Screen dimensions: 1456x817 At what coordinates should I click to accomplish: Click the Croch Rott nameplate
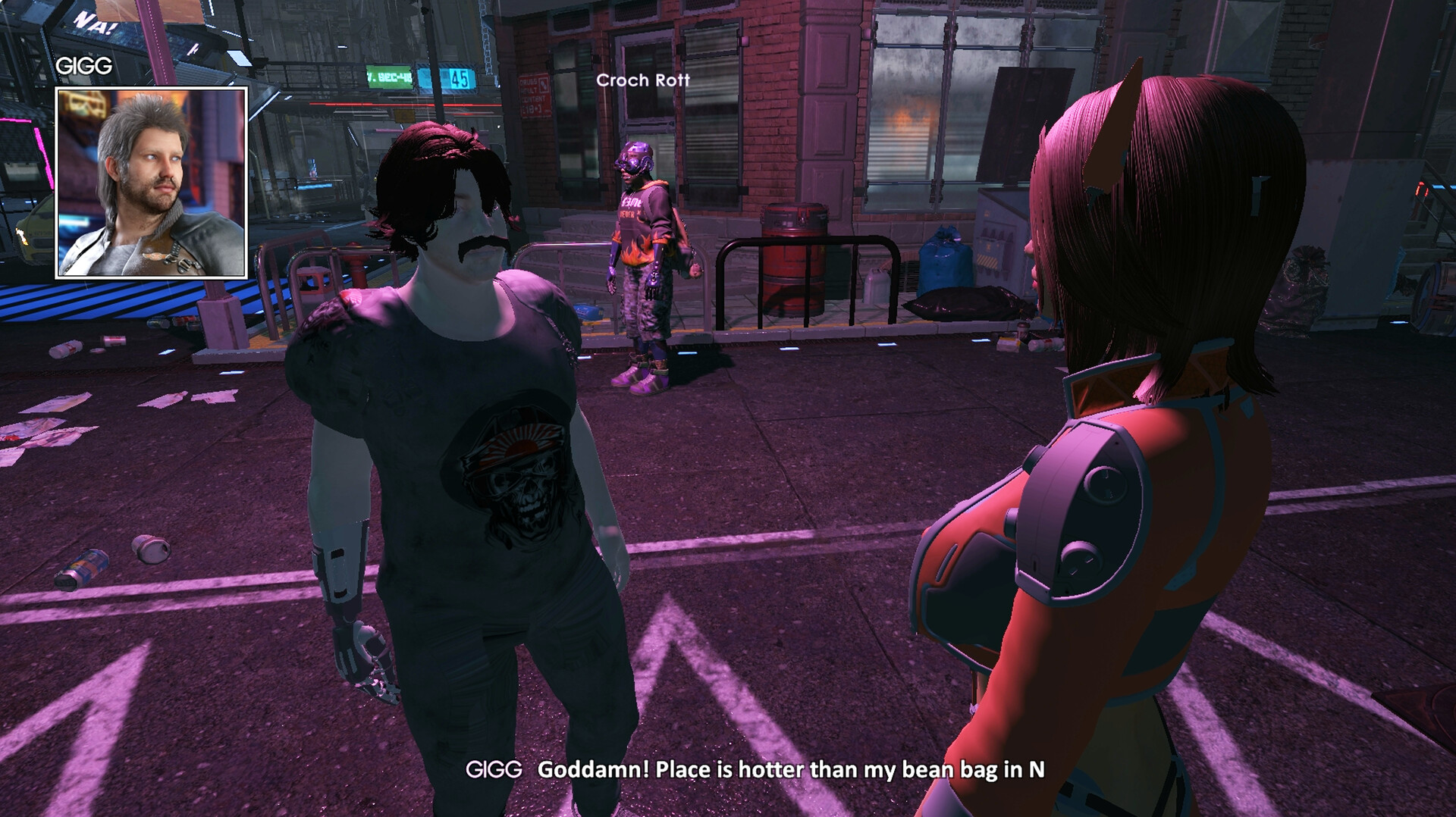click(643, 80)
